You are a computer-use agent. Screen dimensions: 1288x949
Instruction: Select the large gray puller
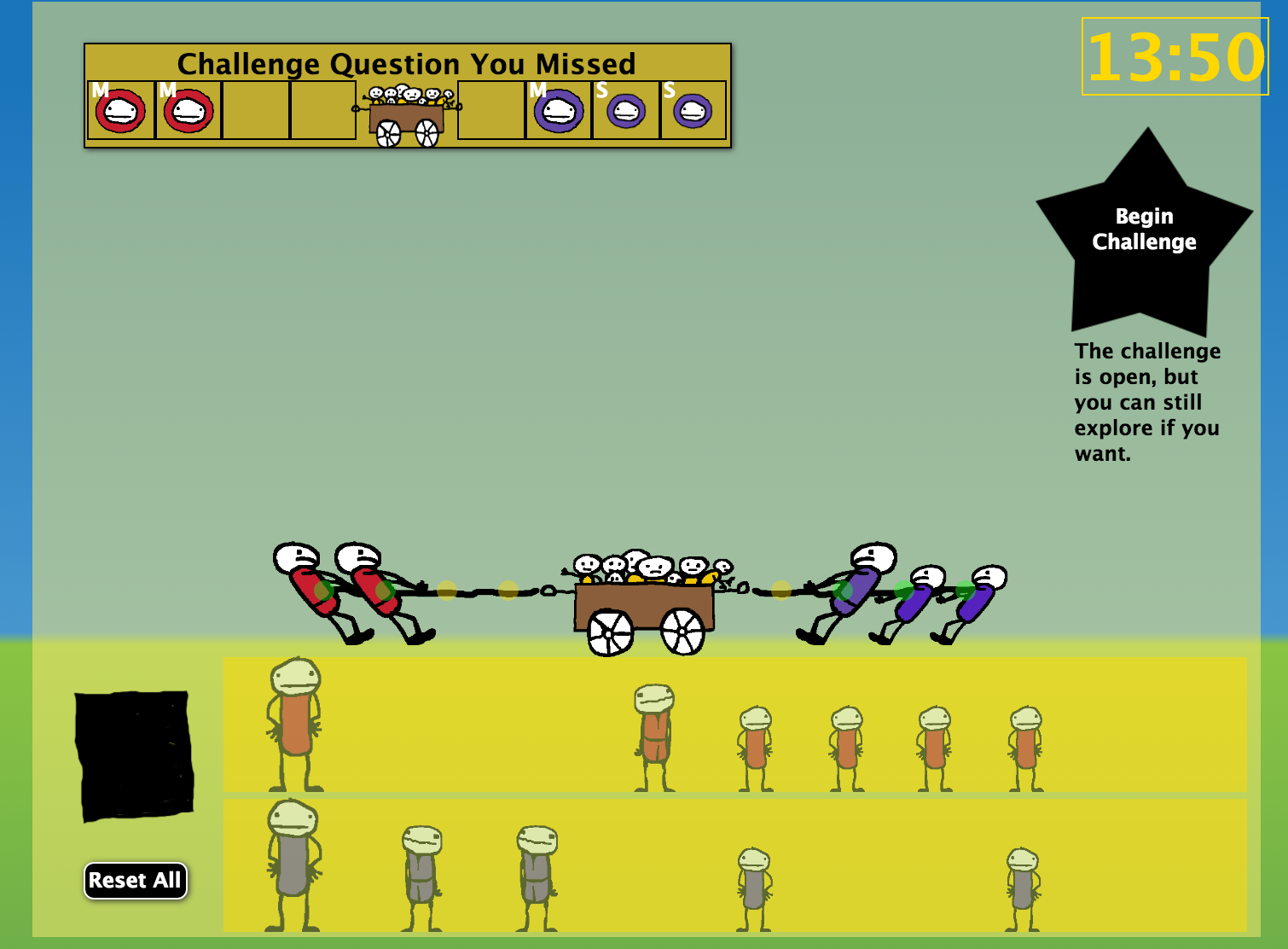tap(293, 864)
